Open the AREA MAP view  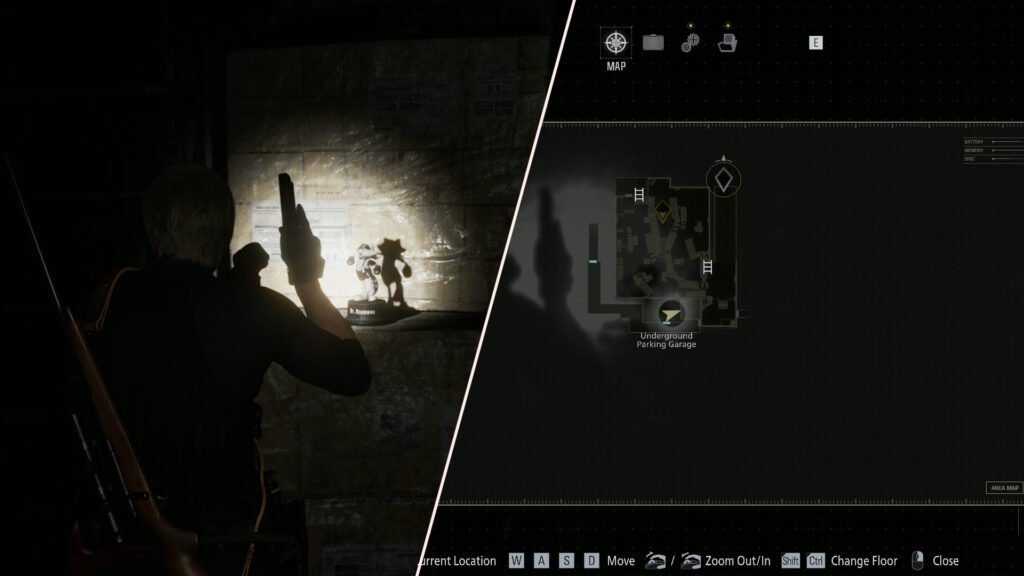[1003, 488]
